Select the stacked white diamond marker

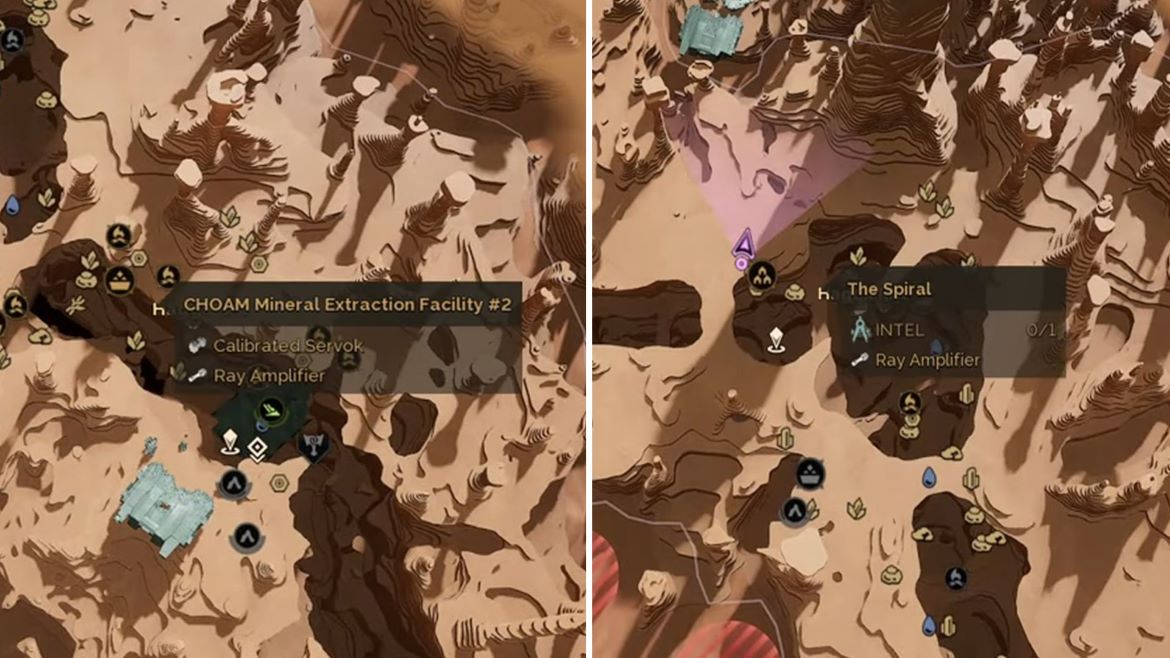257,450
